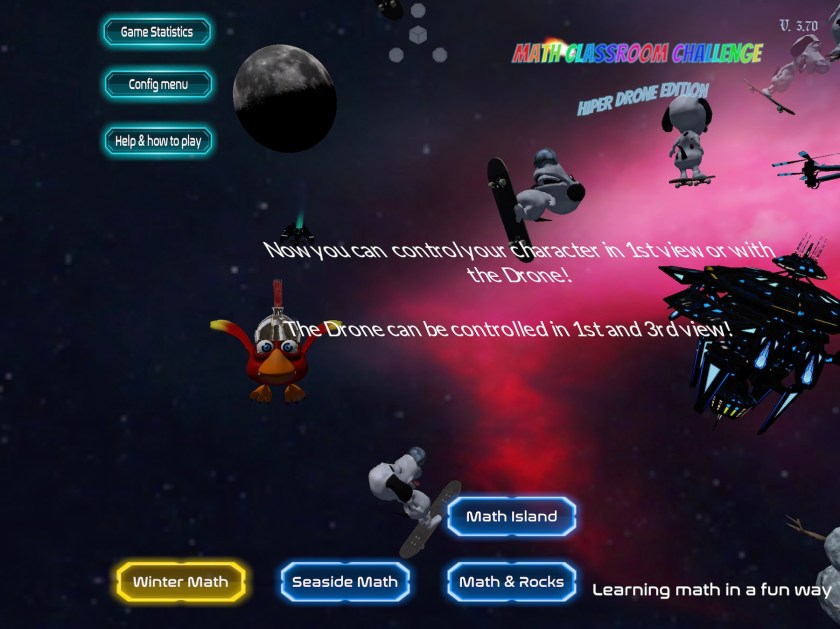Show Help & how to play

(x=158, y=141)
